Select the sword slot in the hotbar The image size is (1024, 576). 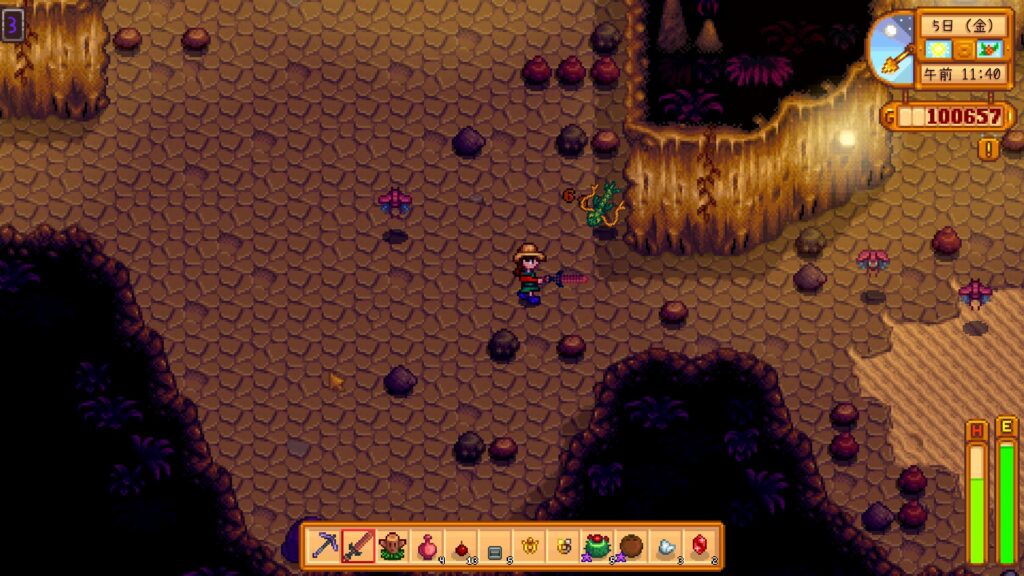click(x=358, y=546)
